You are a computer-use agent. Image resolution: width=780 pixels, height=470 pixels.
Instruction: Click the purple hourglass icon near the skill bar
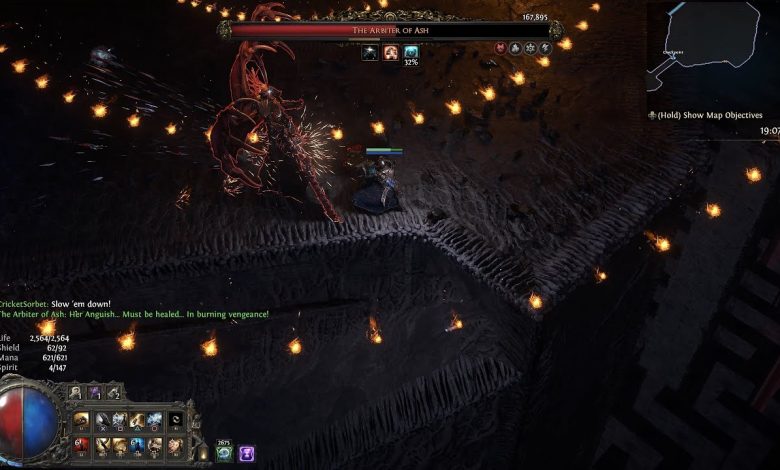pos(246,453)
